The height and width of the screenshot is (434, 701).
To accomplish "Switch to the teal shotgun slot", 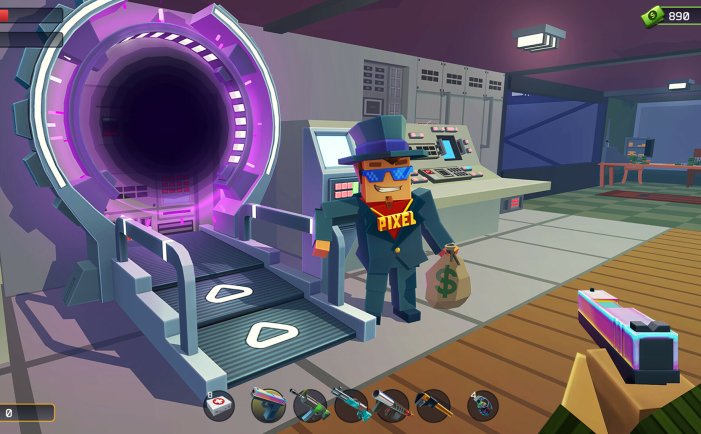I will click(351, 405).
